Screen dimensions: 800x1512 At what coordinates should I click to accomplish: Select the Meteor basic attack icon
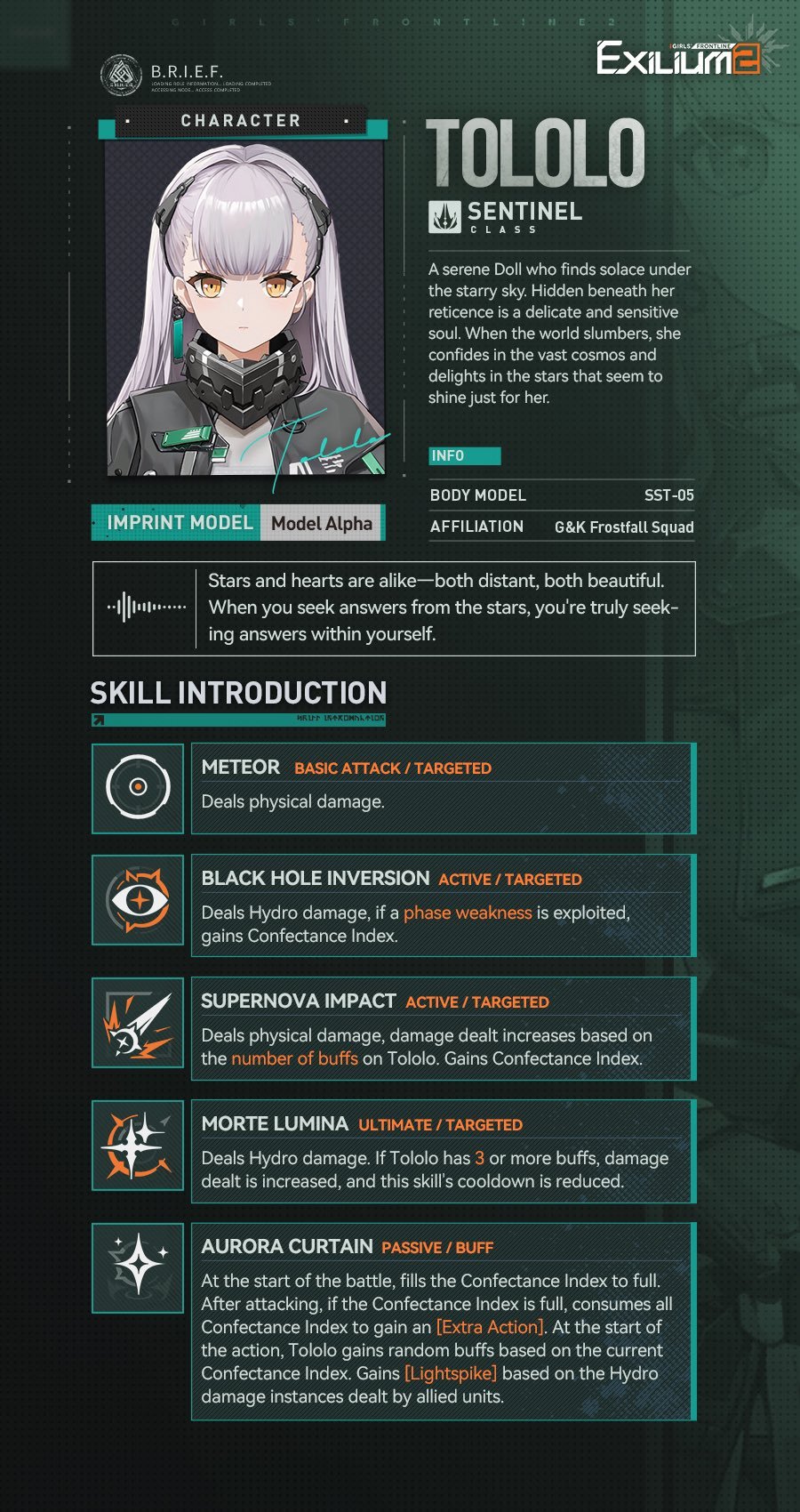pyautogui.click(x=138, y=788)
